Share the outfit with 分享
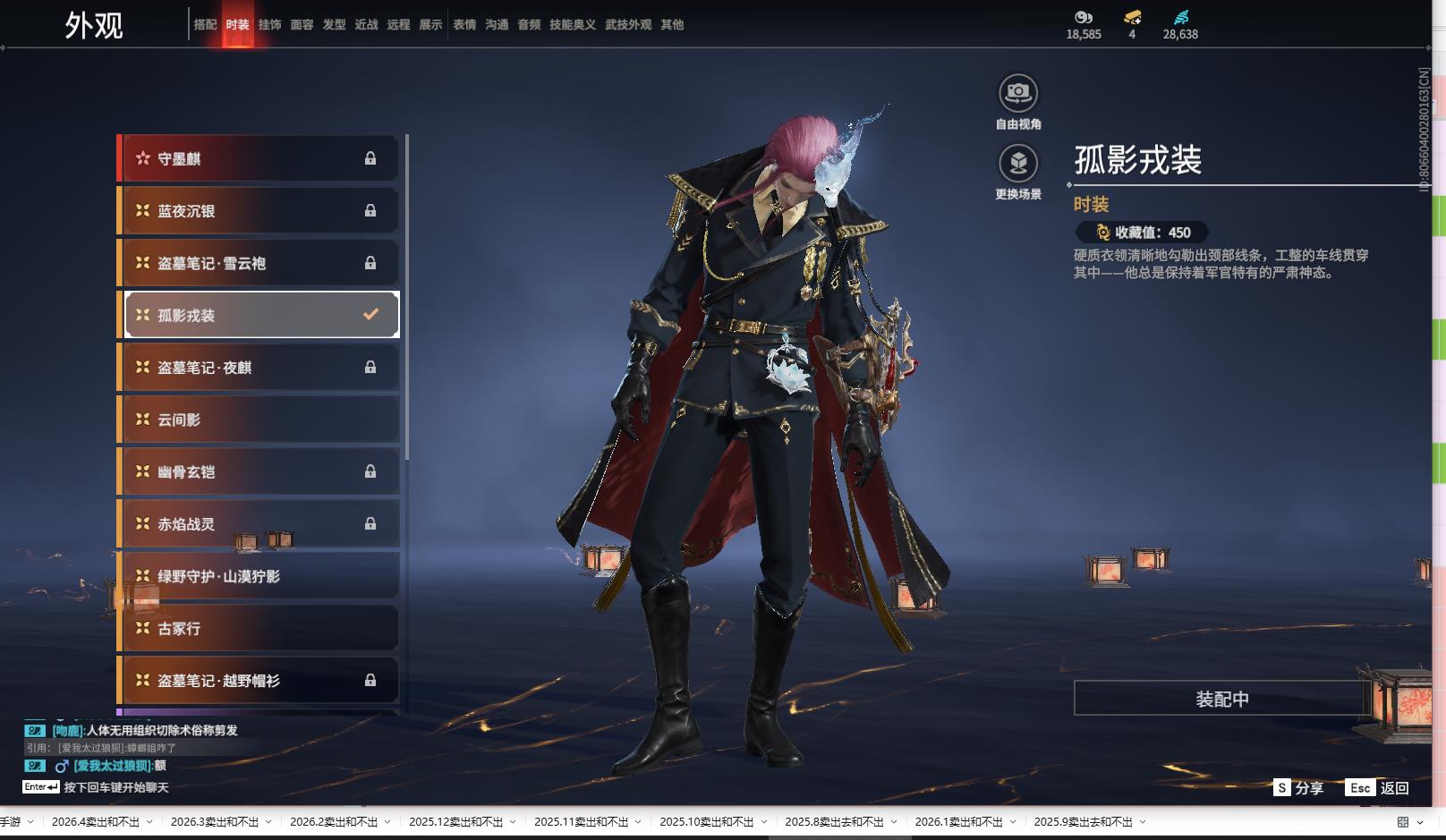This screenshot has height=840, width=1446. [1298, 788]
